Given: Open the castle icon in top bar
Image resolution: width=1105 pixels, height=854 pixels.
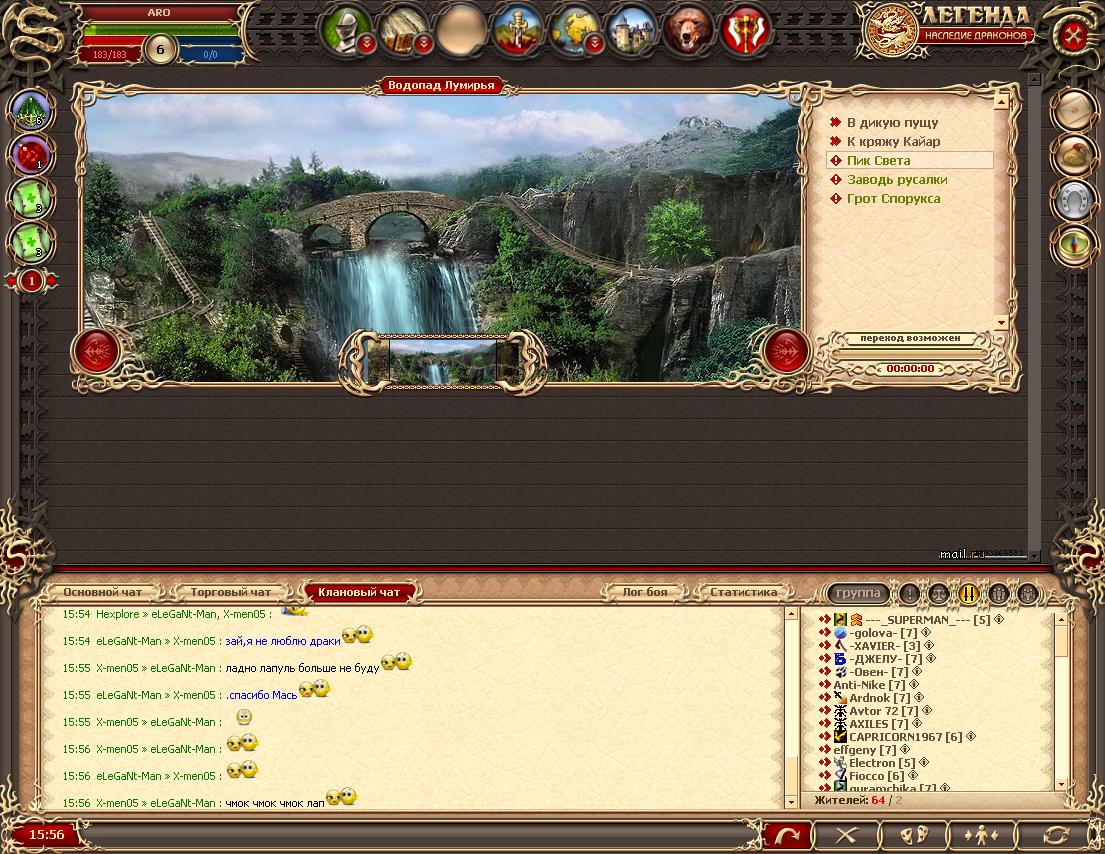Looking at the screenshot, I should click(x=632, y=29).
